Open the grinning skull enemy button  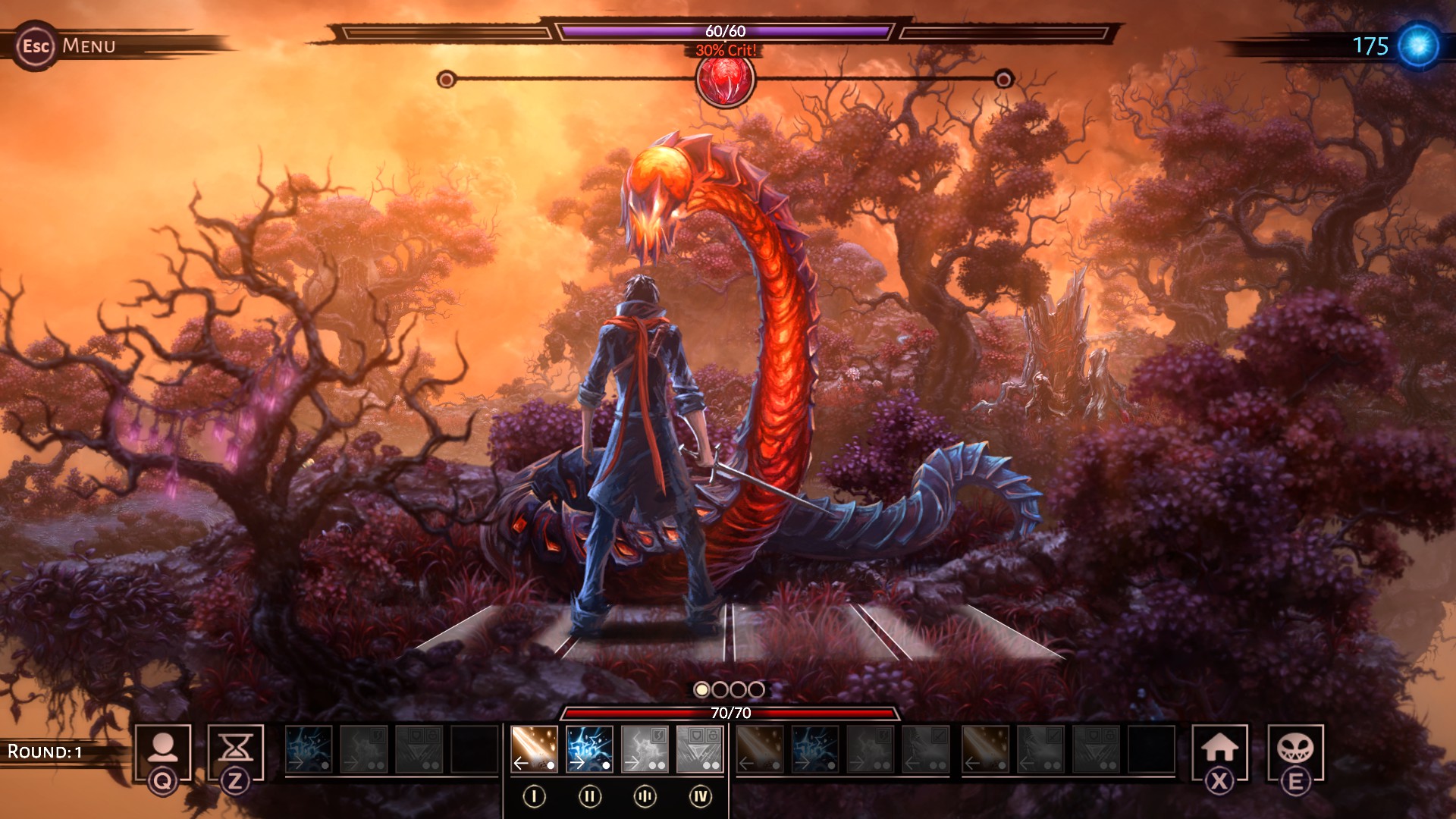tap(1295, 750)
